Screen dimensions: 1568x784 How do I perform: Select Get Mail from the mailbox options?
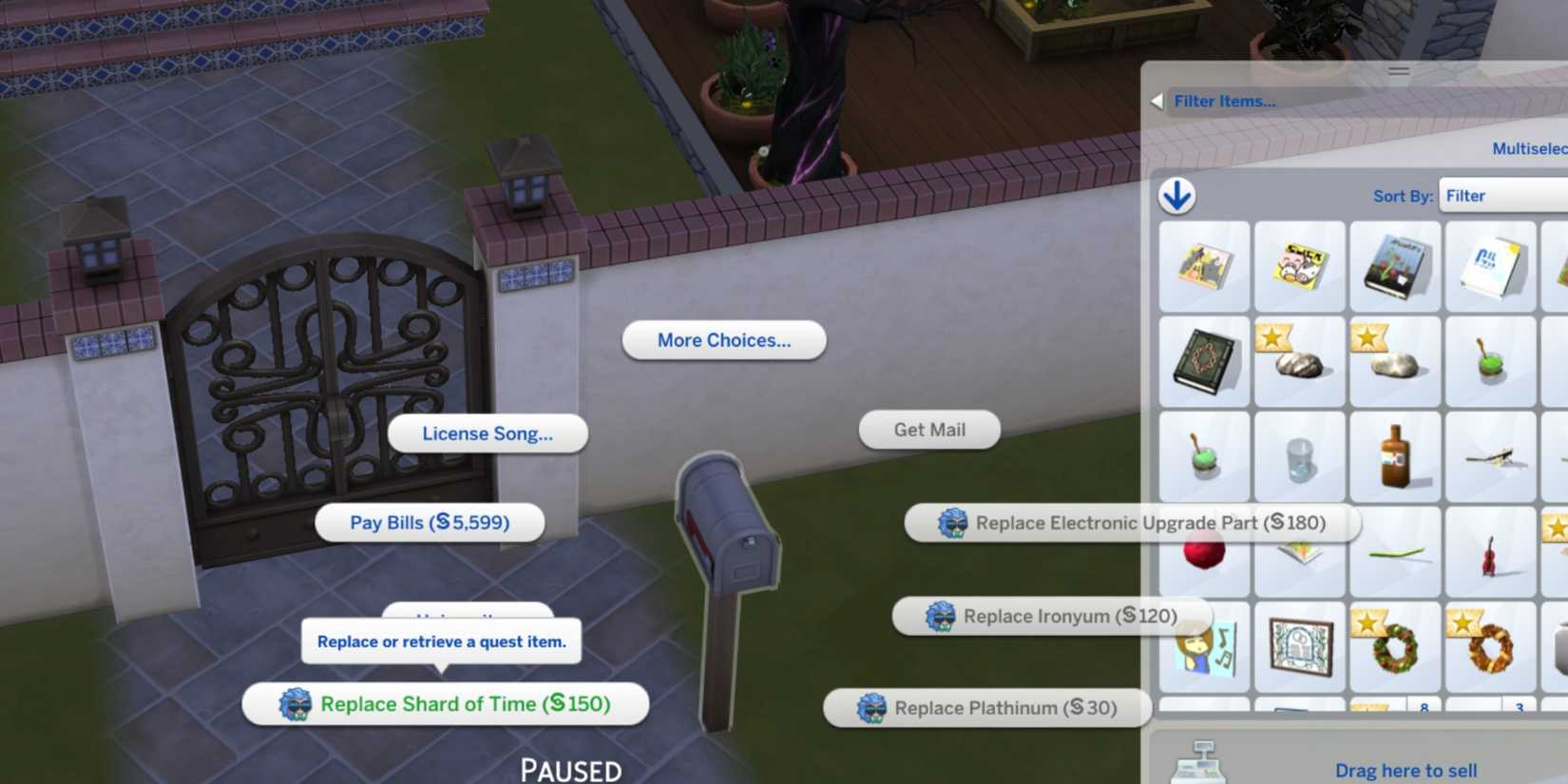928,430
